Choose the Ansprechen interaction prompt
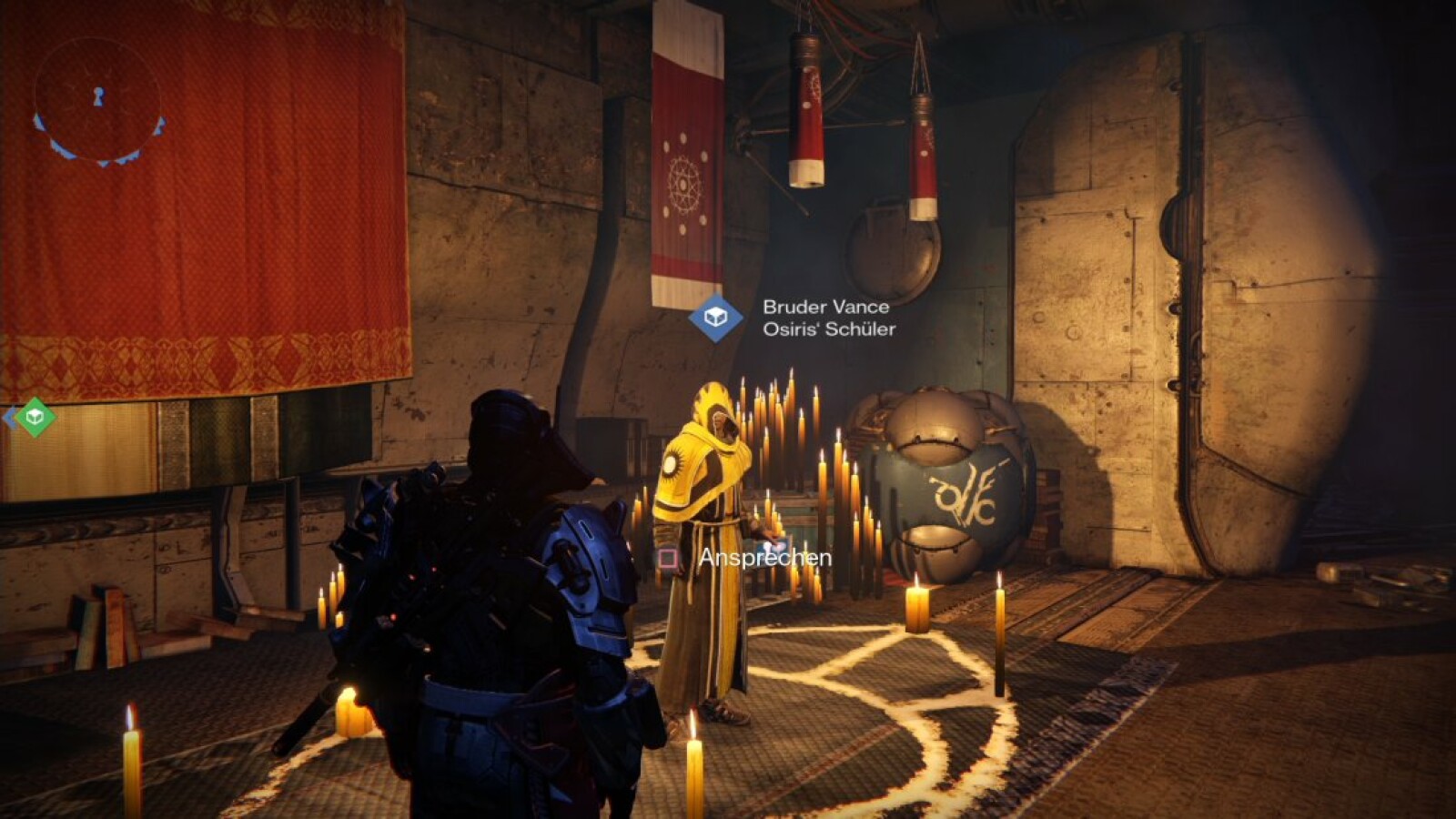The height and width of the screenshot is (819, 1456). pyautogui.click(x=763, y=558)
